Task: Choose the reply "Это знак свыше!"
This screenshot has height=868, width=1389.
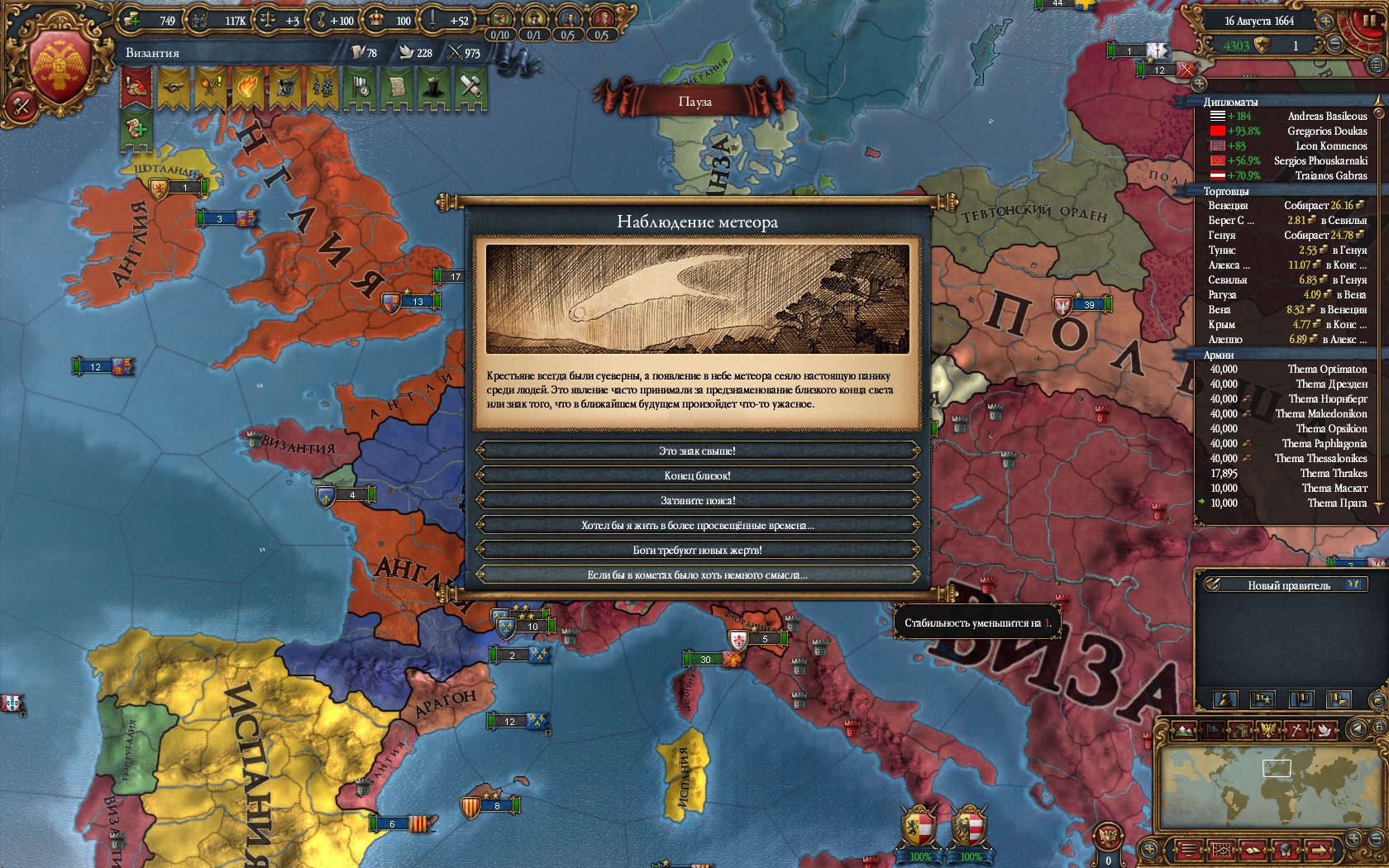Action: pyautogui.click(x=697, y=451)
